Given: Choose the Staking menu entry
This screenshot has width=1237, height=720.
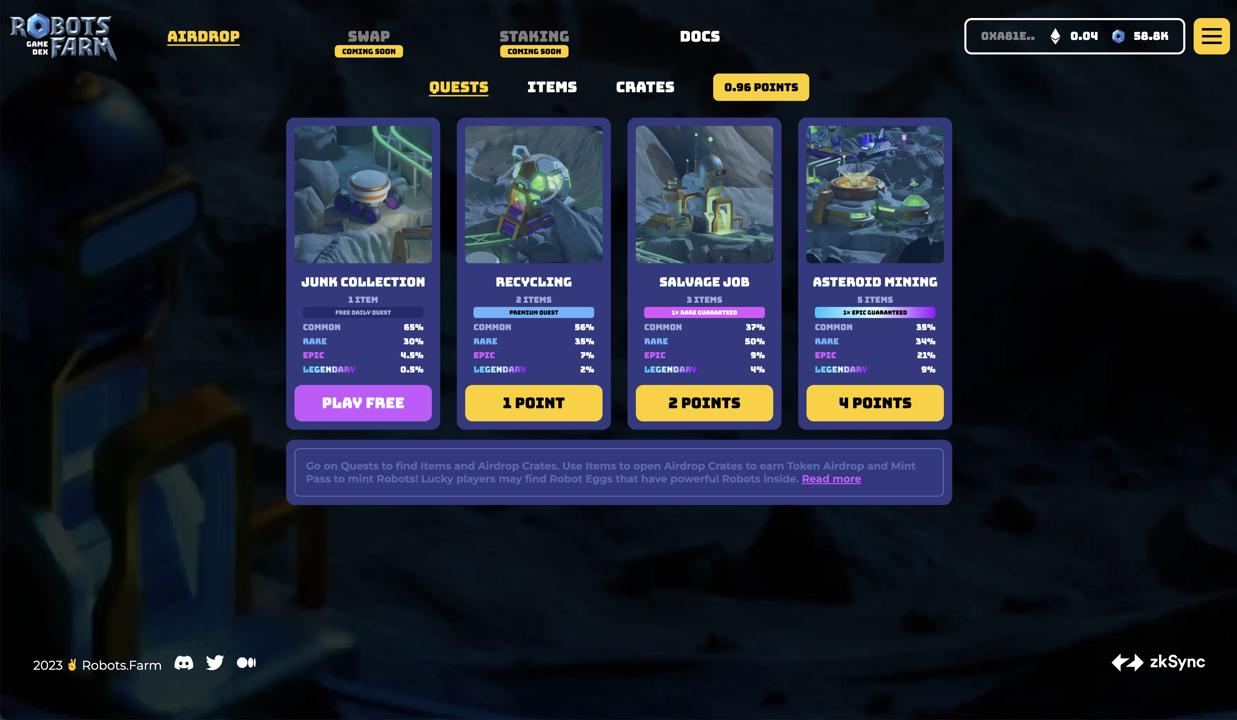Looking at the screenshot, I should (x=534, y=37).
